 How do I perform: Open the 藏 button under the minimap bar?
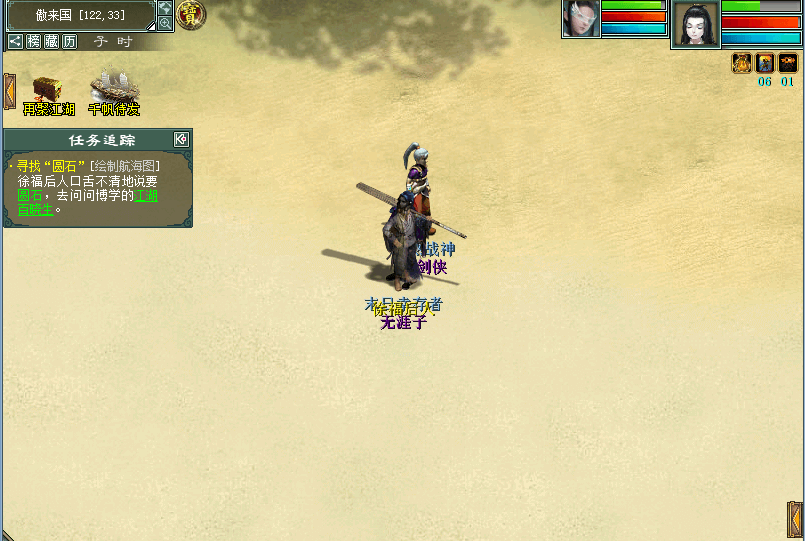52,41
